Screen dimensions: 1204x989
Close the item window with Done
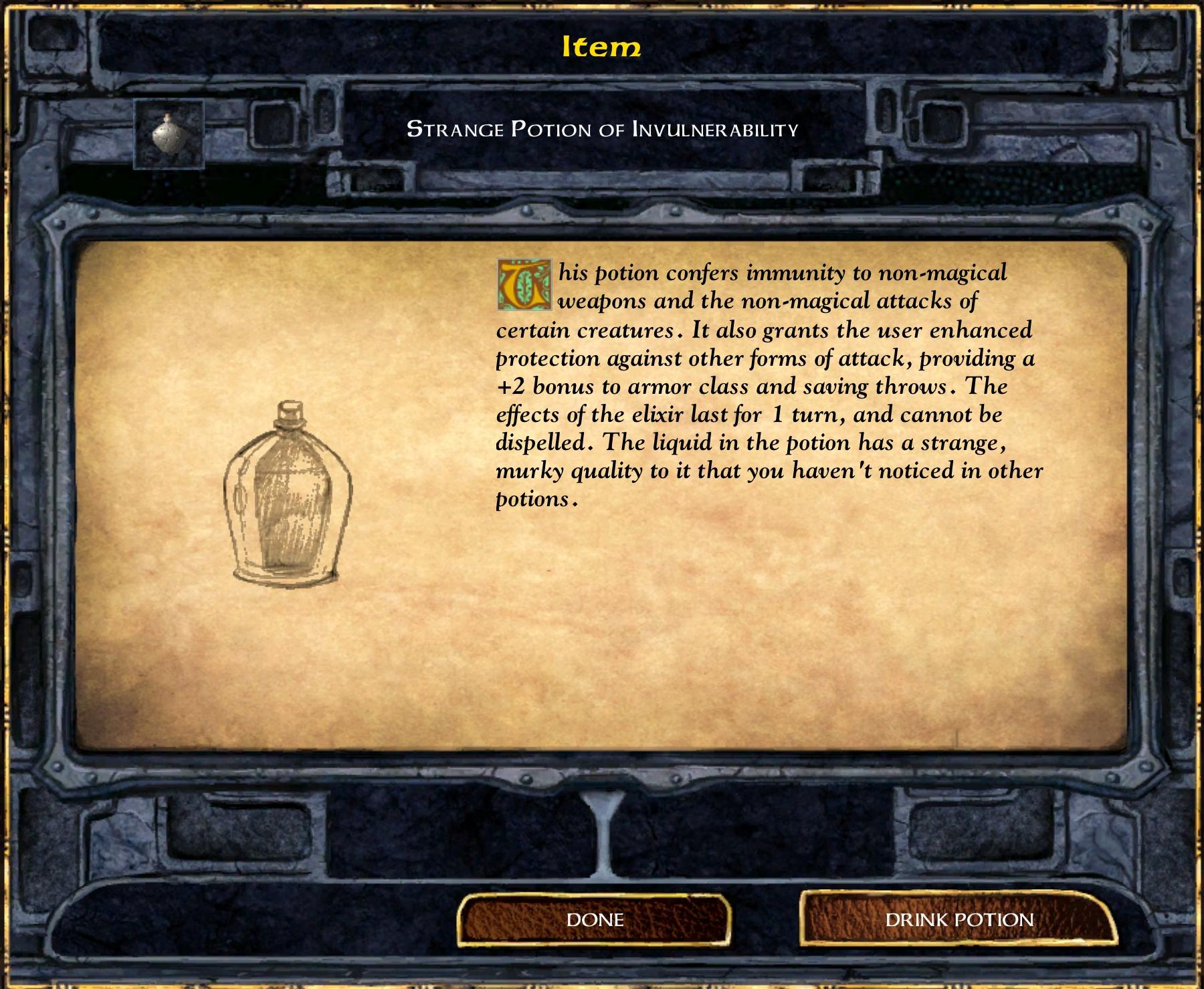pyautogui.click(x=595, y=920)
